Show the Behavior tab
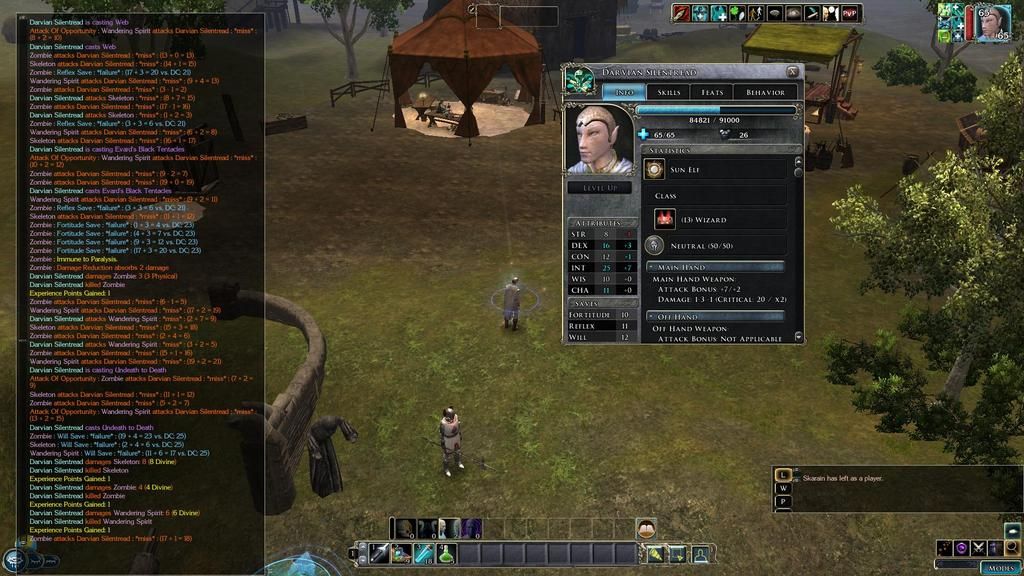1024x576 pixels. coord(766,92)
